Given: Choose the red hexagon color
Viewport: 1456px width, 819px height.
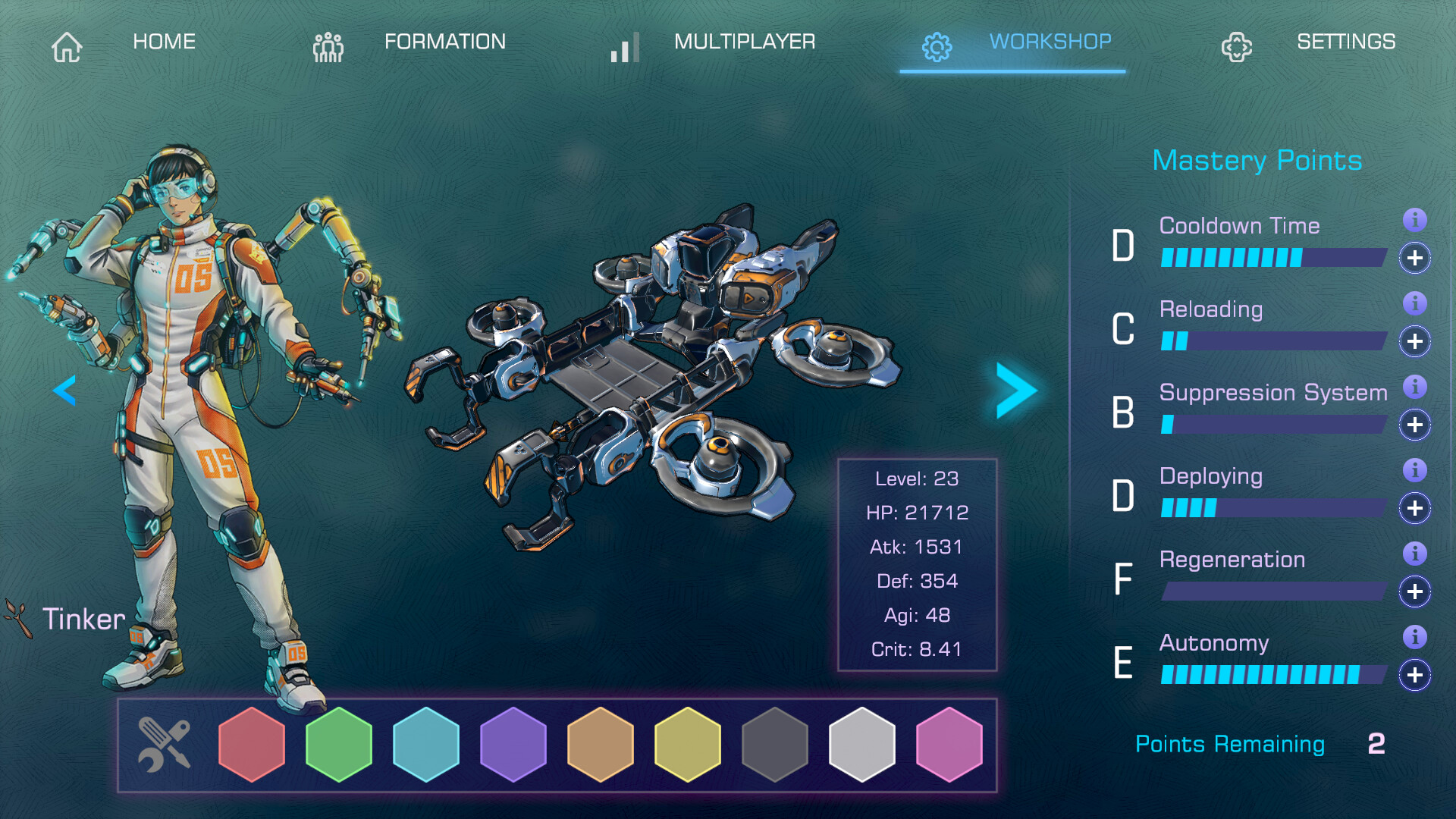Looking at the screenshot, I should [252, 745].
